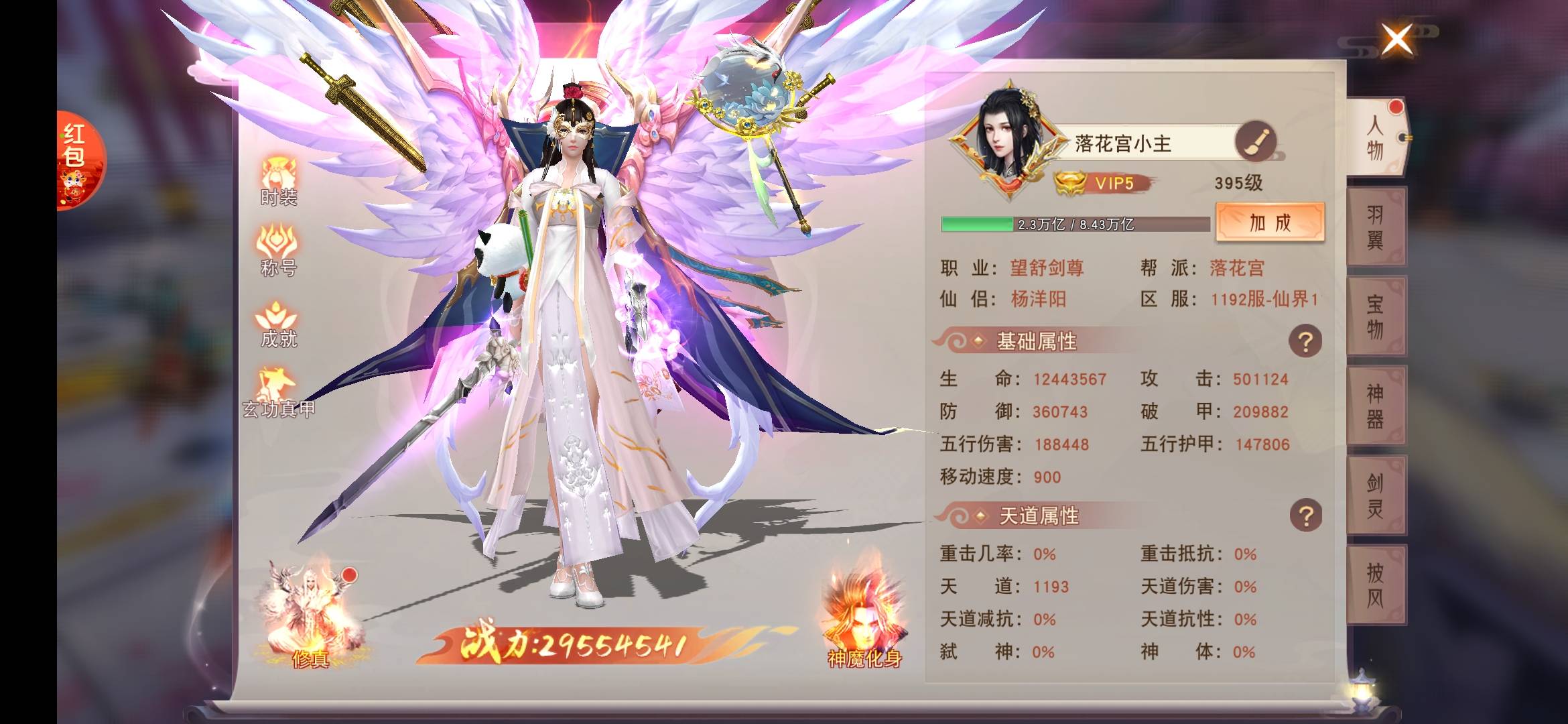
Task: Open the 时装 fashion menu
Action: tap(279, 181)
